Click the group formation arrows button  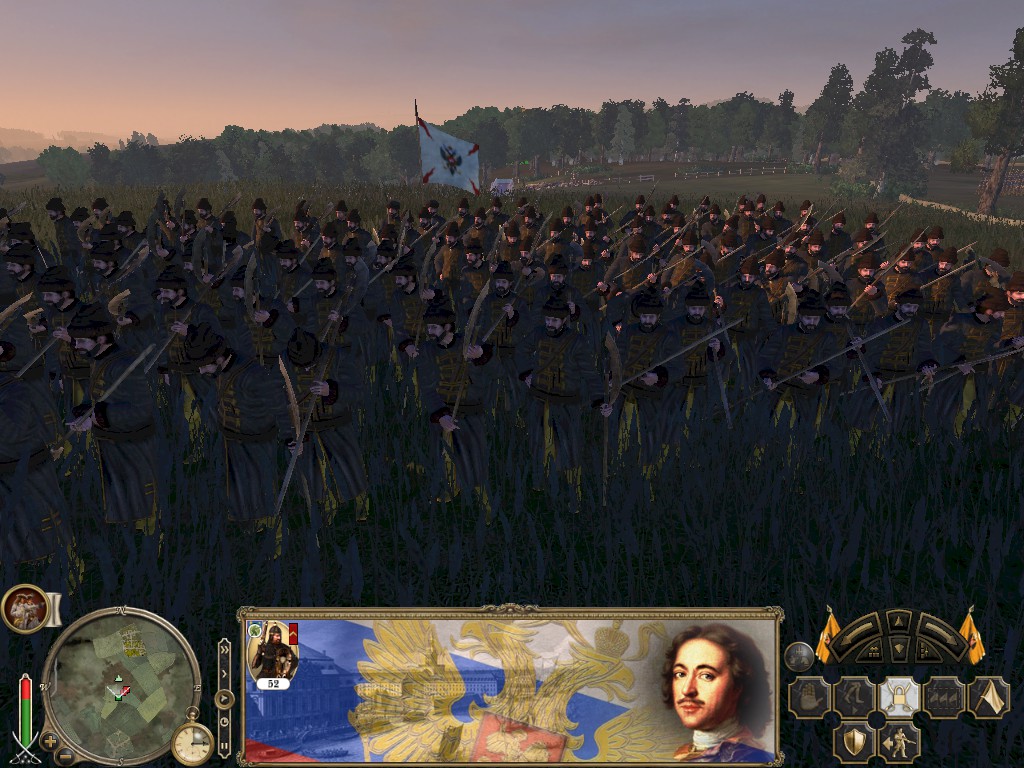coord(943,697)
